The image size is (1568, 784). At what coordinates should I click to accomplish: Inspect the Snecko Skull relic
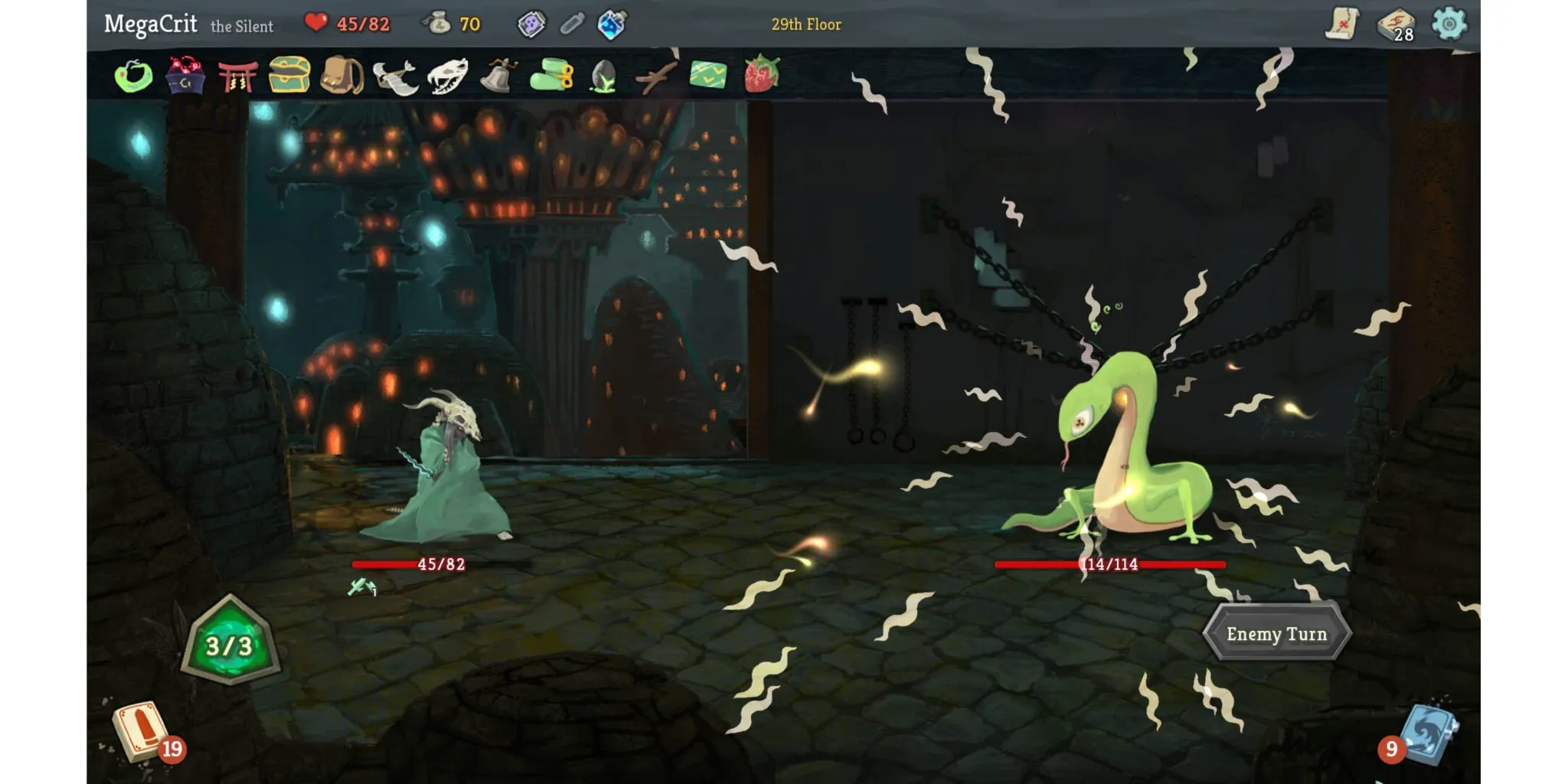[x=447, y=76]
